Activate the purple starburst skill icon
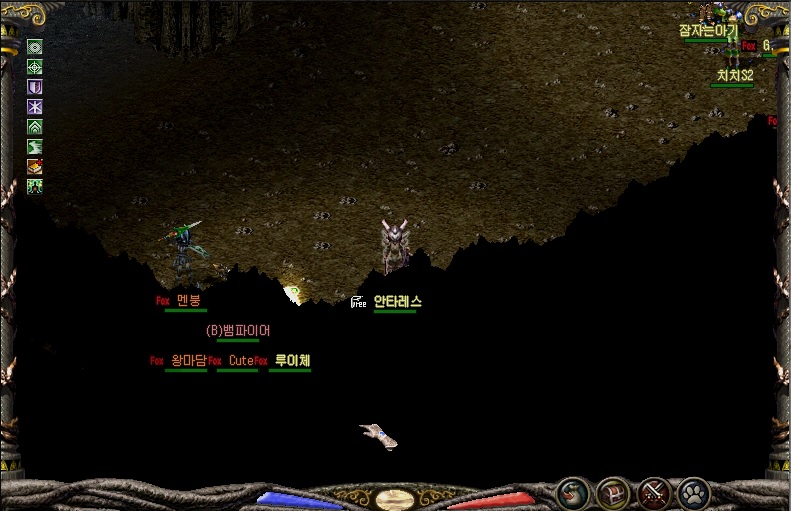 click(x=35, y=106)
